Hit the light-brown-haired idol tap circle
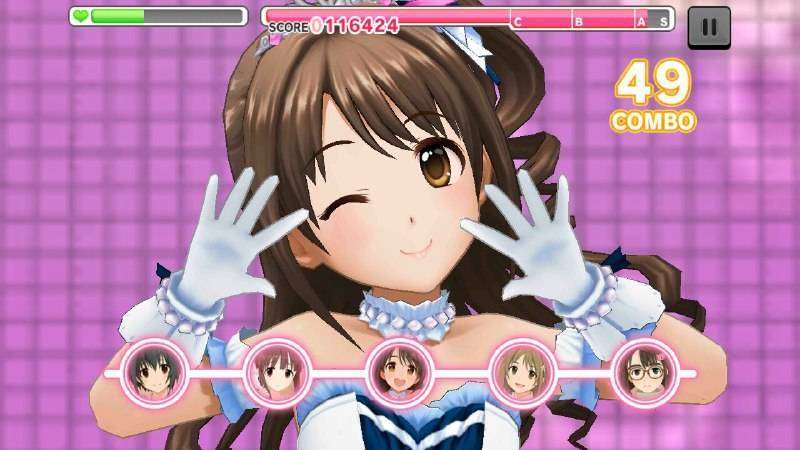Screen dimensions: 800x450 tap(521, 373)
